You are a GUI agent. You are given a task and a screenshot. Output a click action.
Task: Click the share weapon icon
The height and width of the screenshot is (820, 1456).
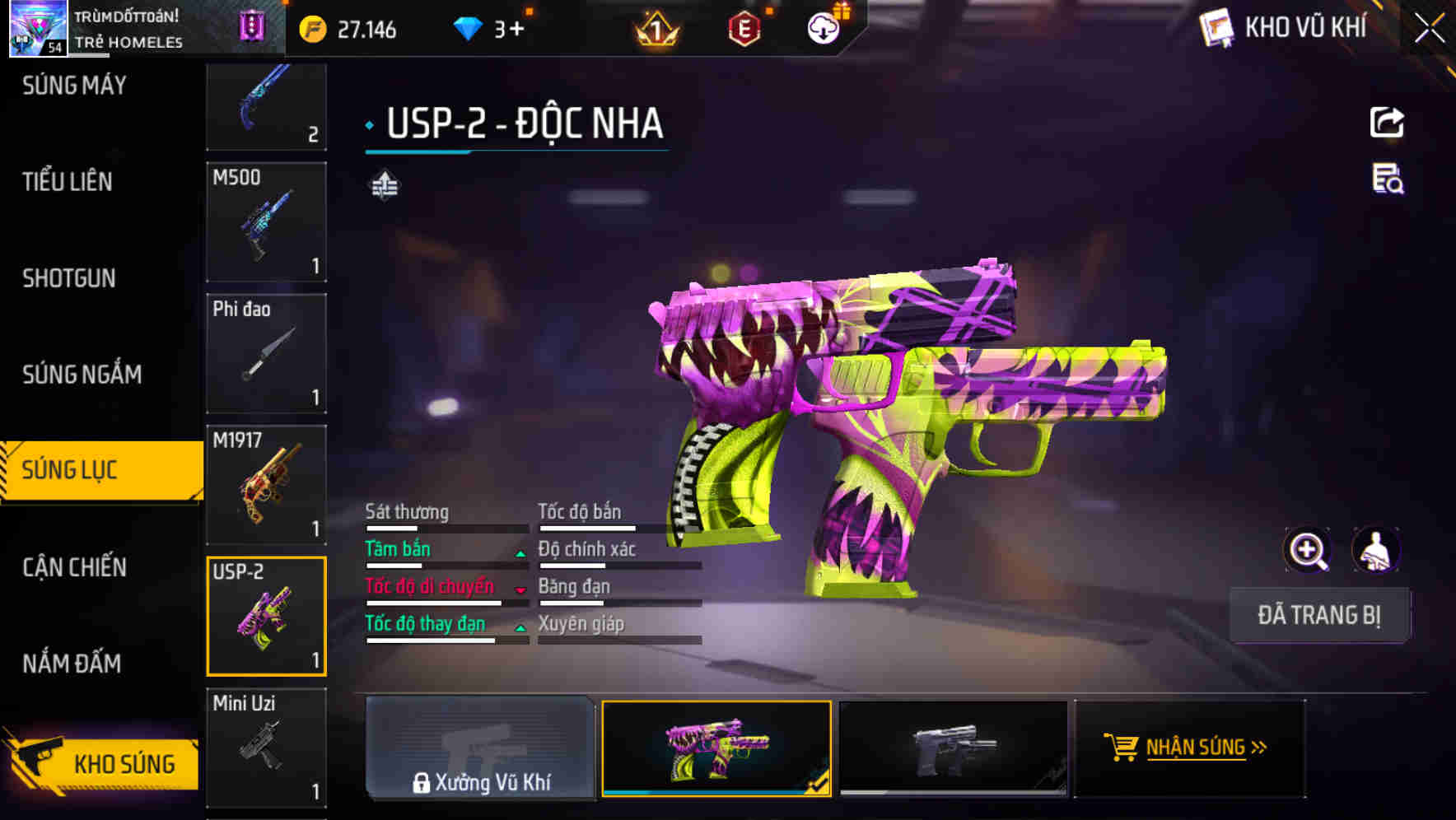pos(1388,122)
